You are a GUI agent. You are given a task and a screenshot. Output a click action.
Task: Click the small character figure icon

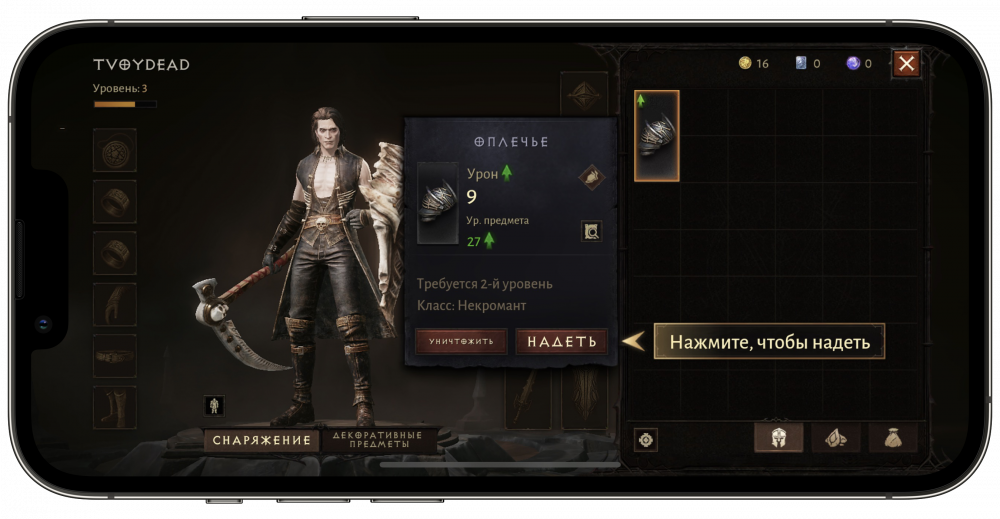tap(214, 405)
